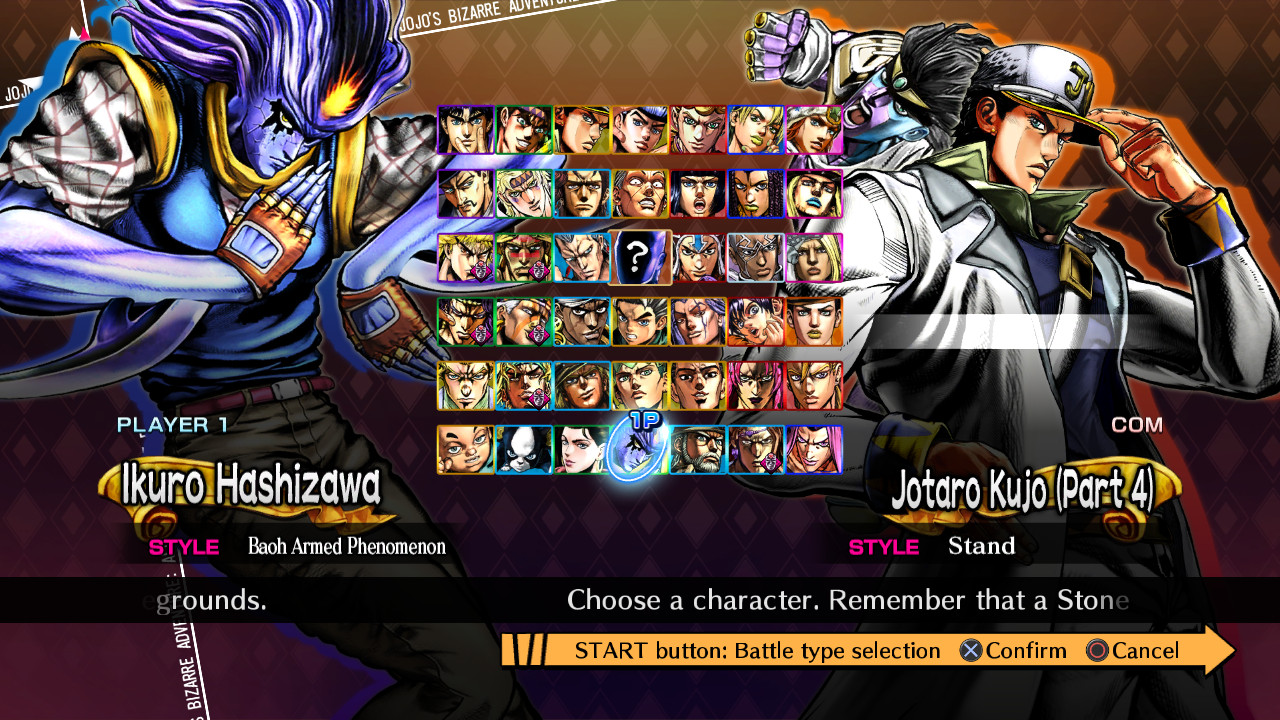Pick the random character question mark box

click(x=639, y=258)
